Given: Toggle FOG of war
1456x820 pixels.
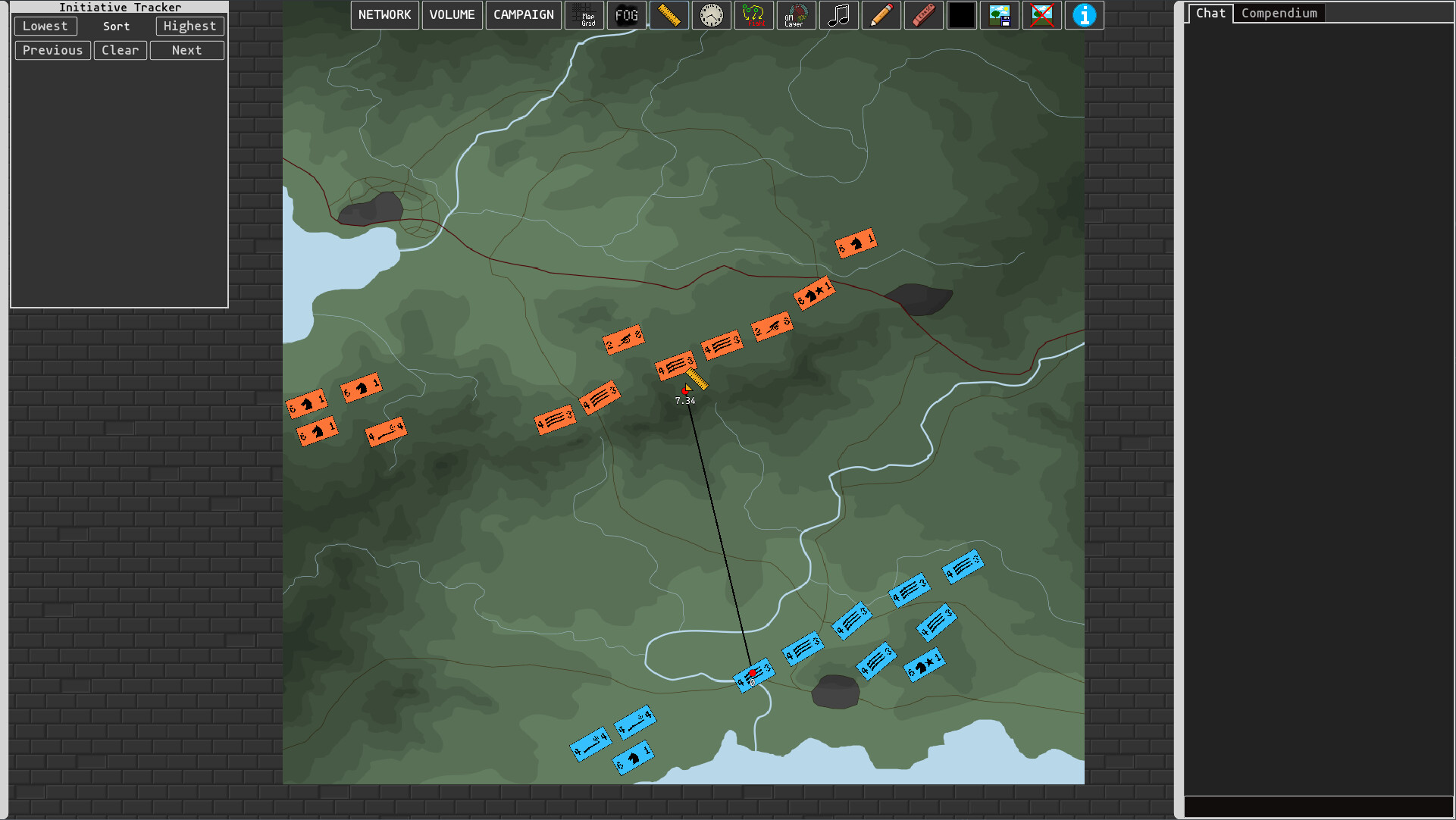Looking at the screenshot, I should (627, 15).
